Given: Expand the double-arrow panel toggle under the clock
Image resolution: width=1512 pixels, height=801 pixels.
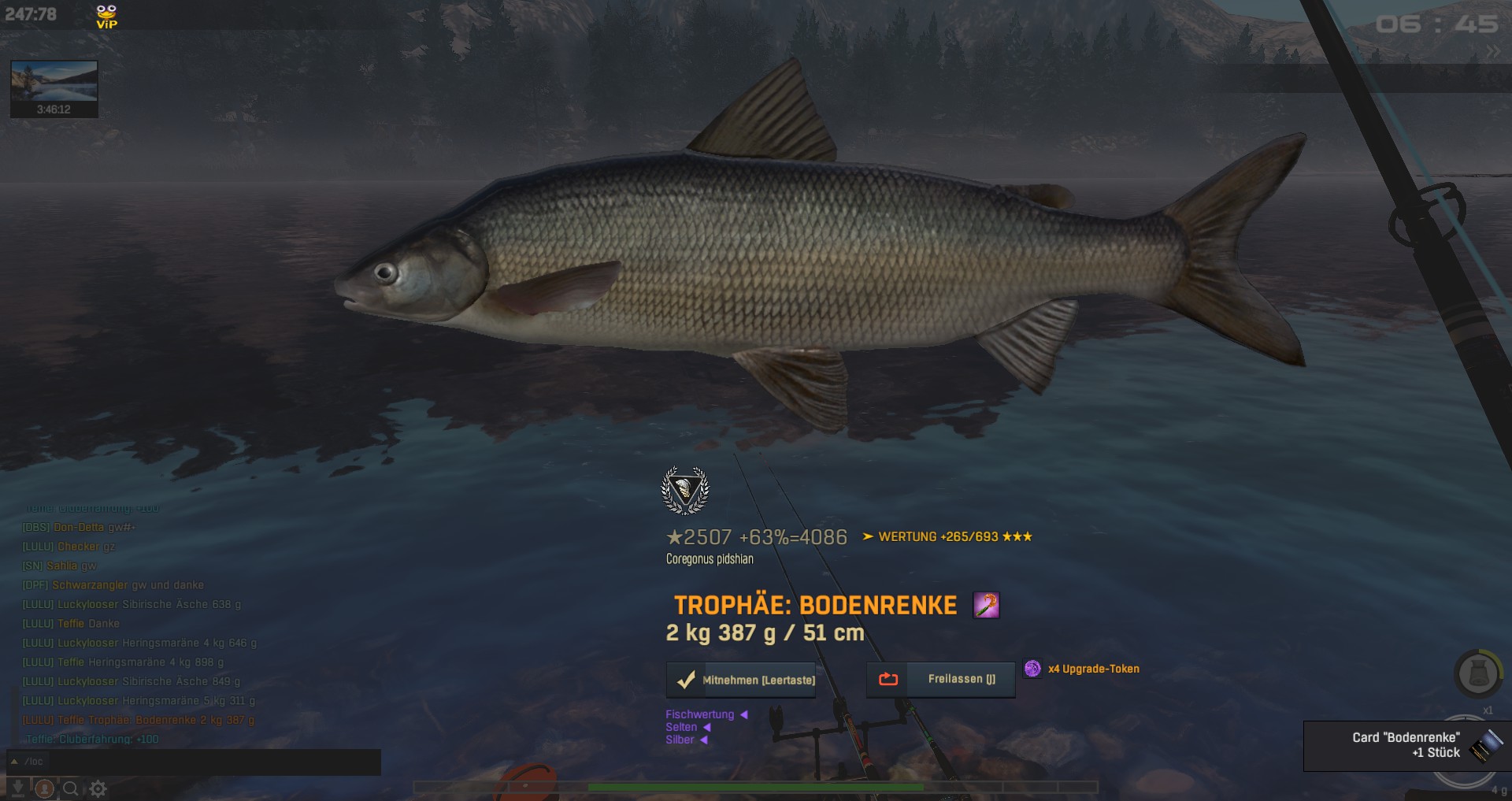Looking at the screenshot, I should [1493, 52].
